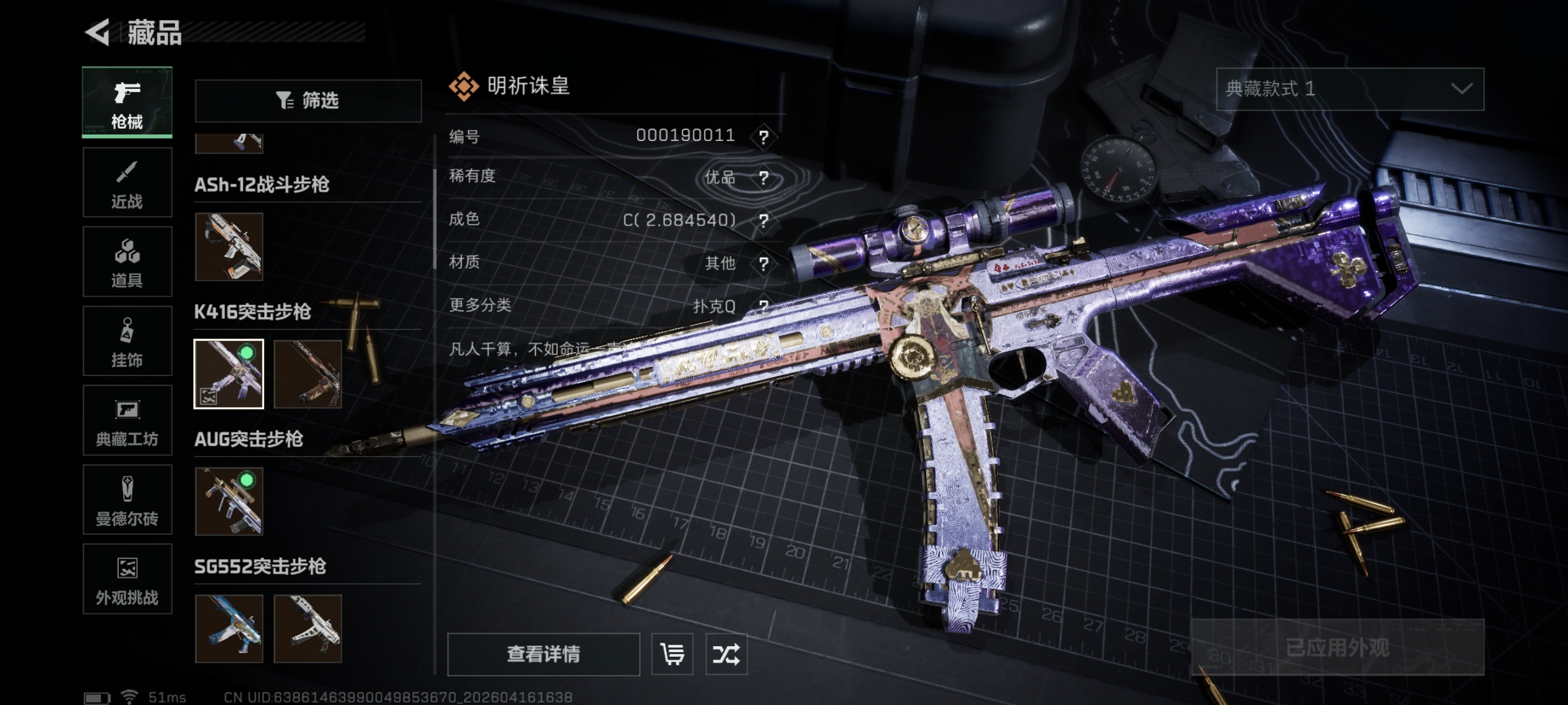
Task: Go back using the arrow beside 藏品
Action: tap(98, 32)
